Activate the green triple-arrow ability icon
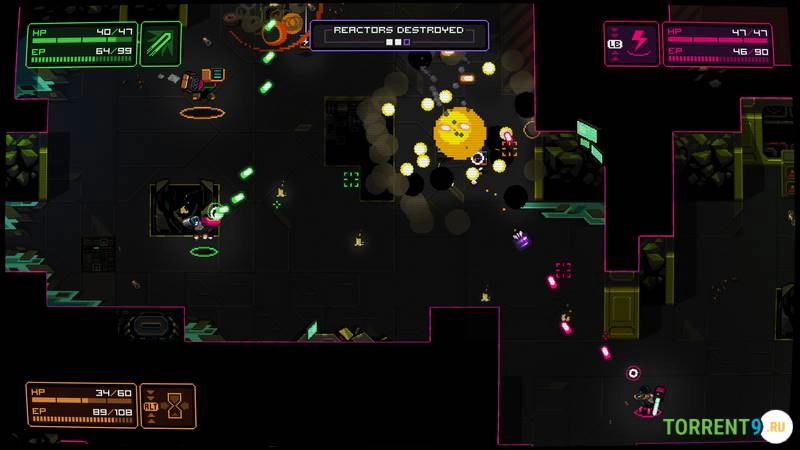800x450 pixels. 160,44
